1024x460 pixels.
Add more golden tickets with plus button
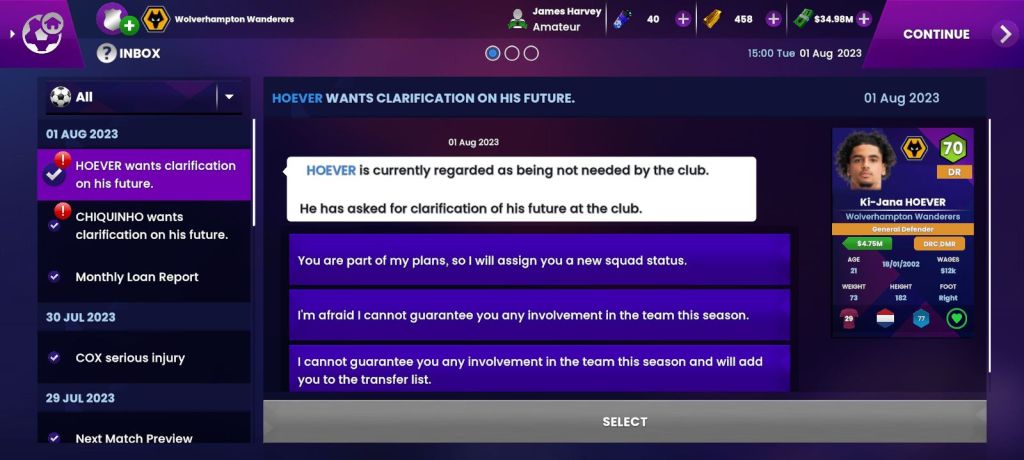click(773, 19)
